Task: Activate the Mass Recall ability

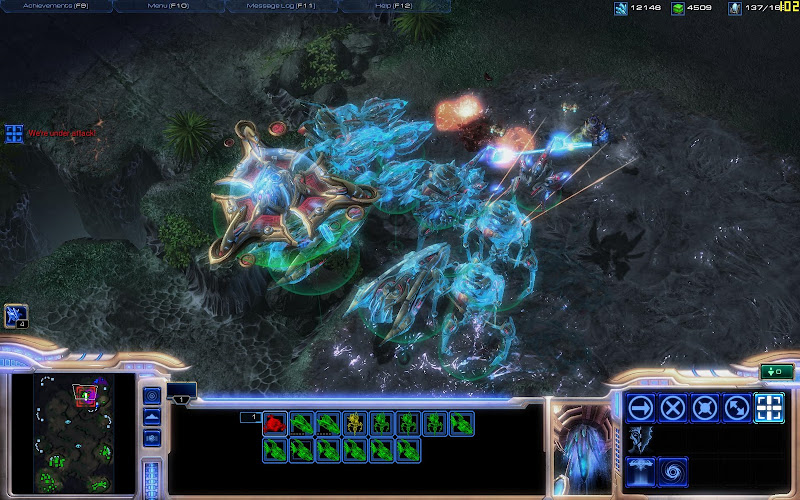Action: point(641,469)
